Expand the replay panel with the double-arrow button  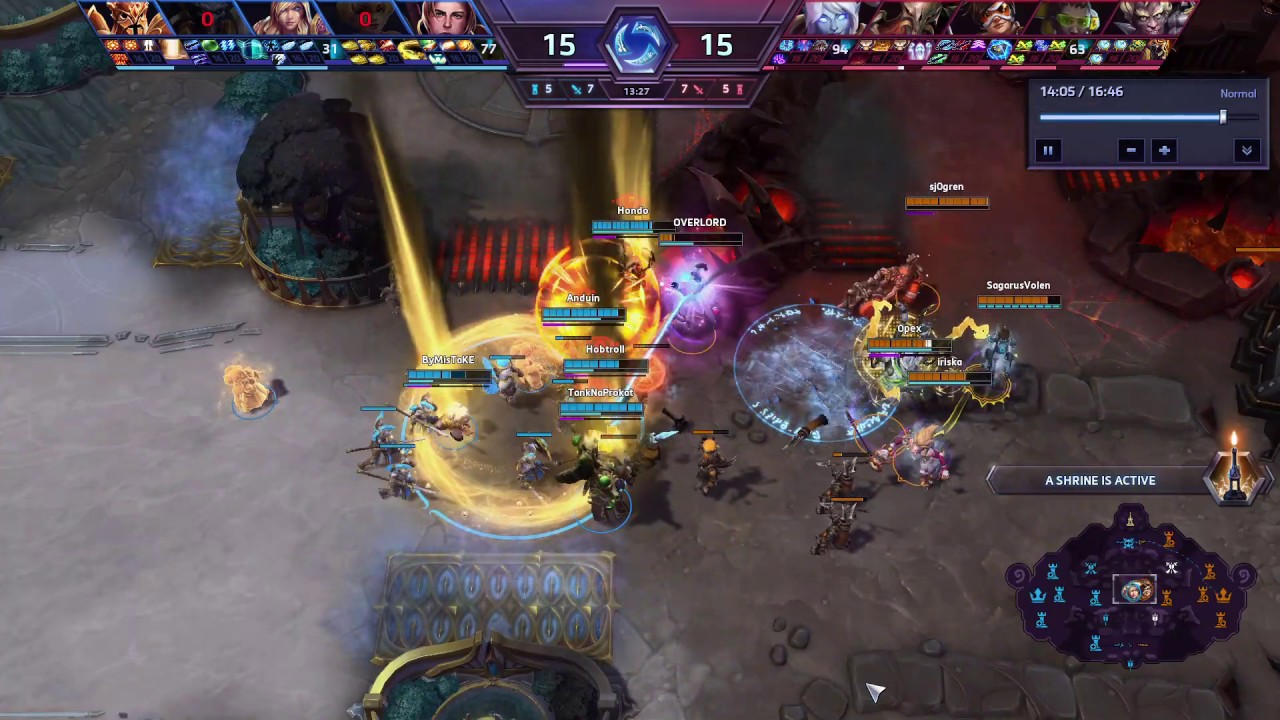[x=1247, y=150]
